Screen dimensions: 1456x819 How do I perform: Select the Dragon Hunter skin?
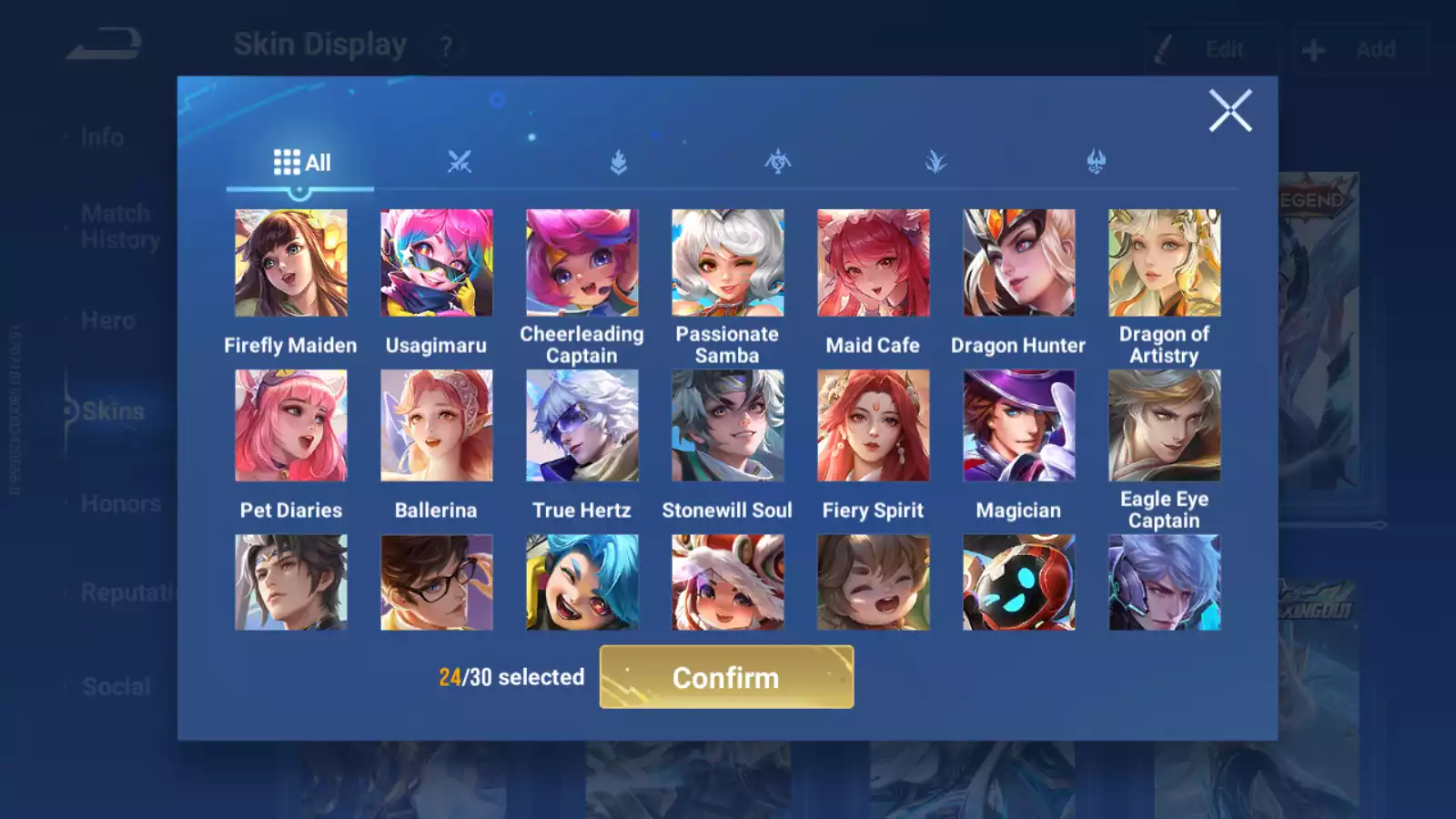click(1018, 263)
